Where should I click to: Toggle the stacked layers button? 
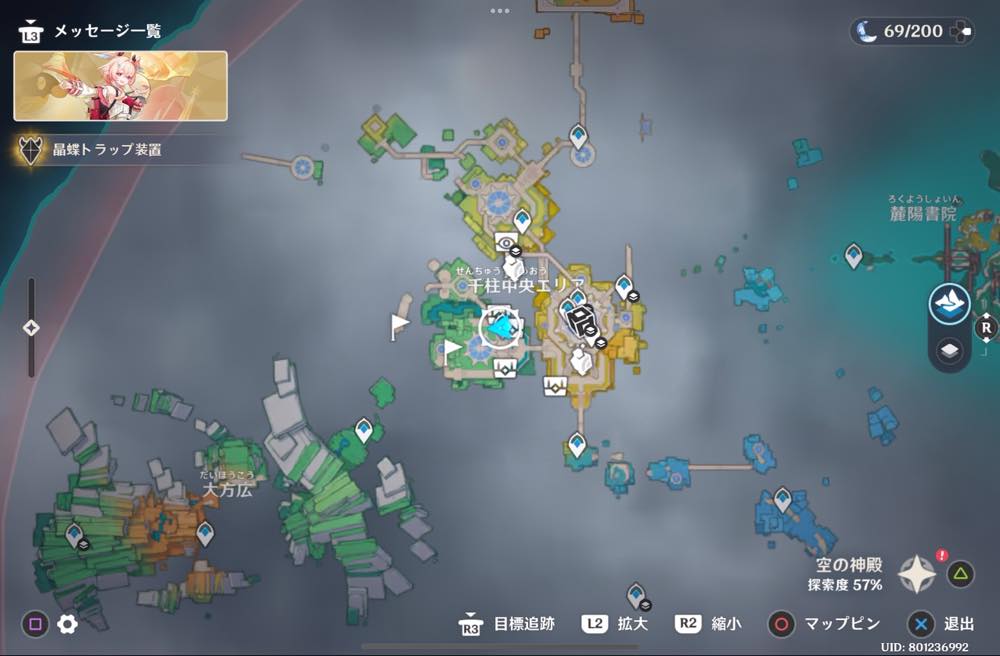coord(949,350)
